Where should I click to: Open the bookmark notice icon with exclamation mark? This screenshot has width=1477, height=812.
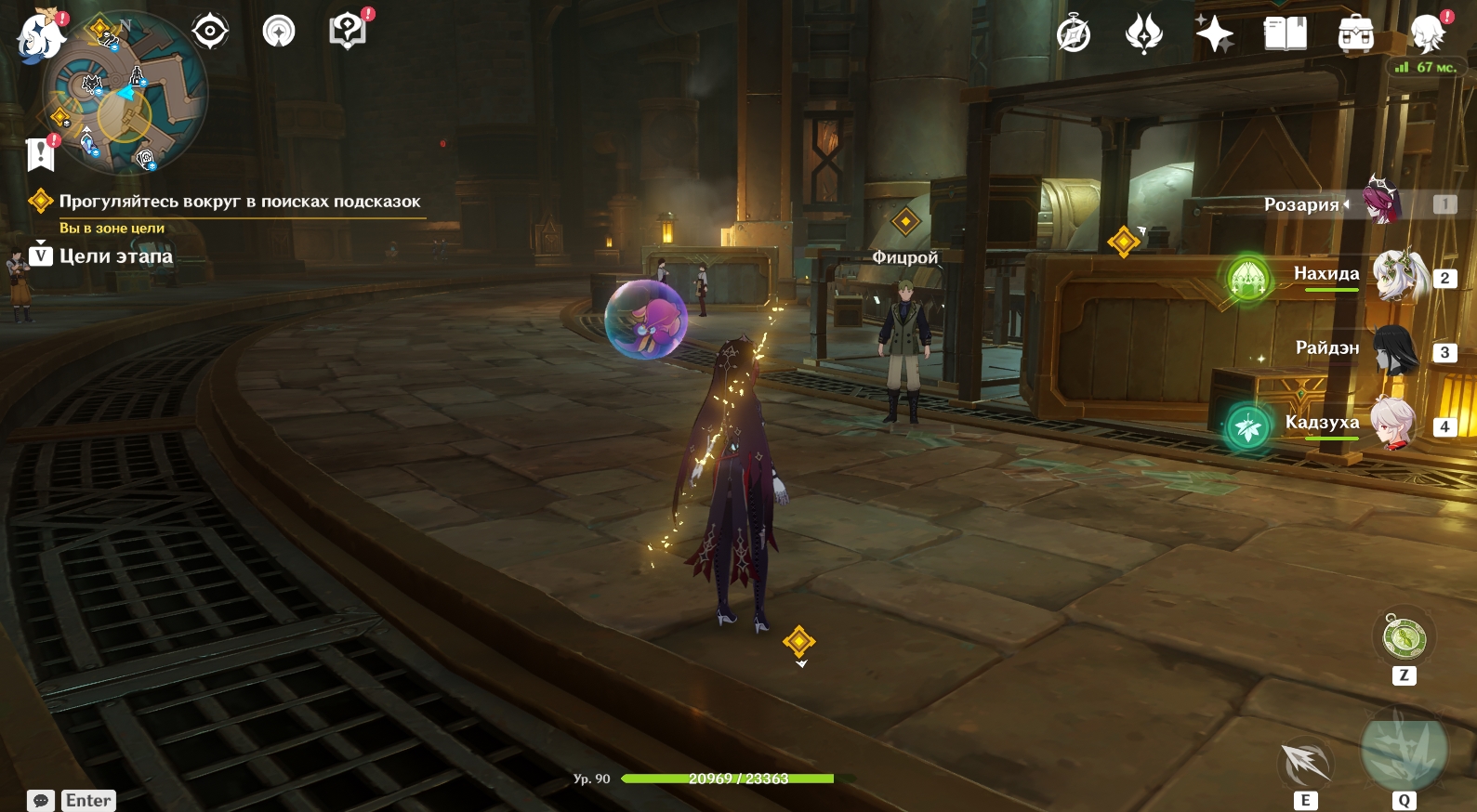[41, 153]
